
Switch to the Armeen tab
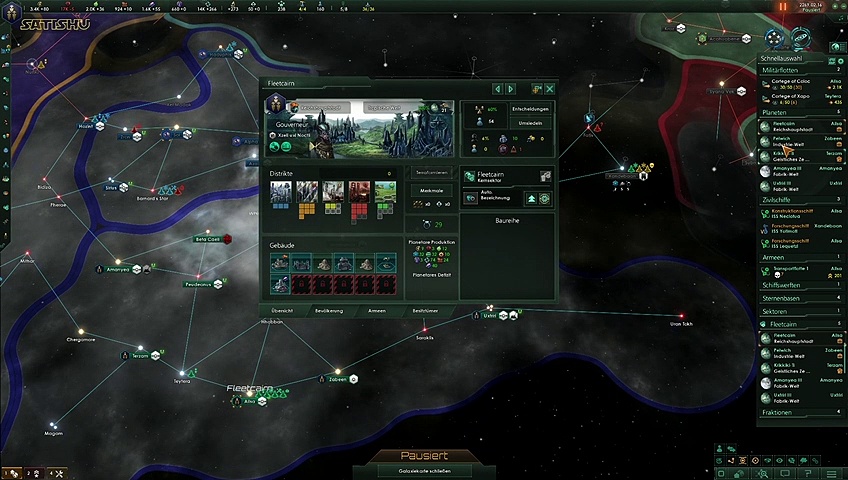pyautogui.click(x=377, y=311)
